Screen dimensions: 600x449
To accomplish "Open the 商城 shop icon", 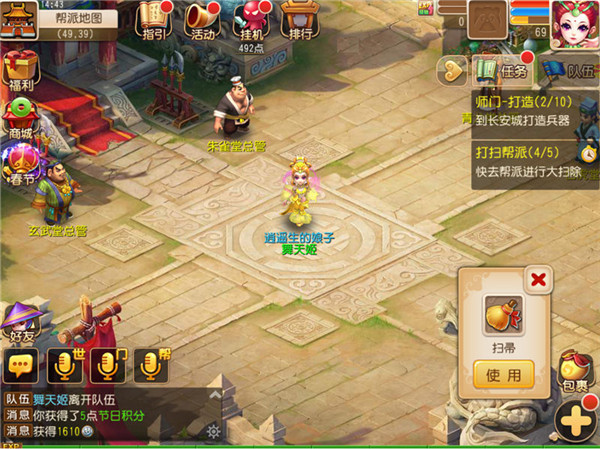I will [20, 118].
